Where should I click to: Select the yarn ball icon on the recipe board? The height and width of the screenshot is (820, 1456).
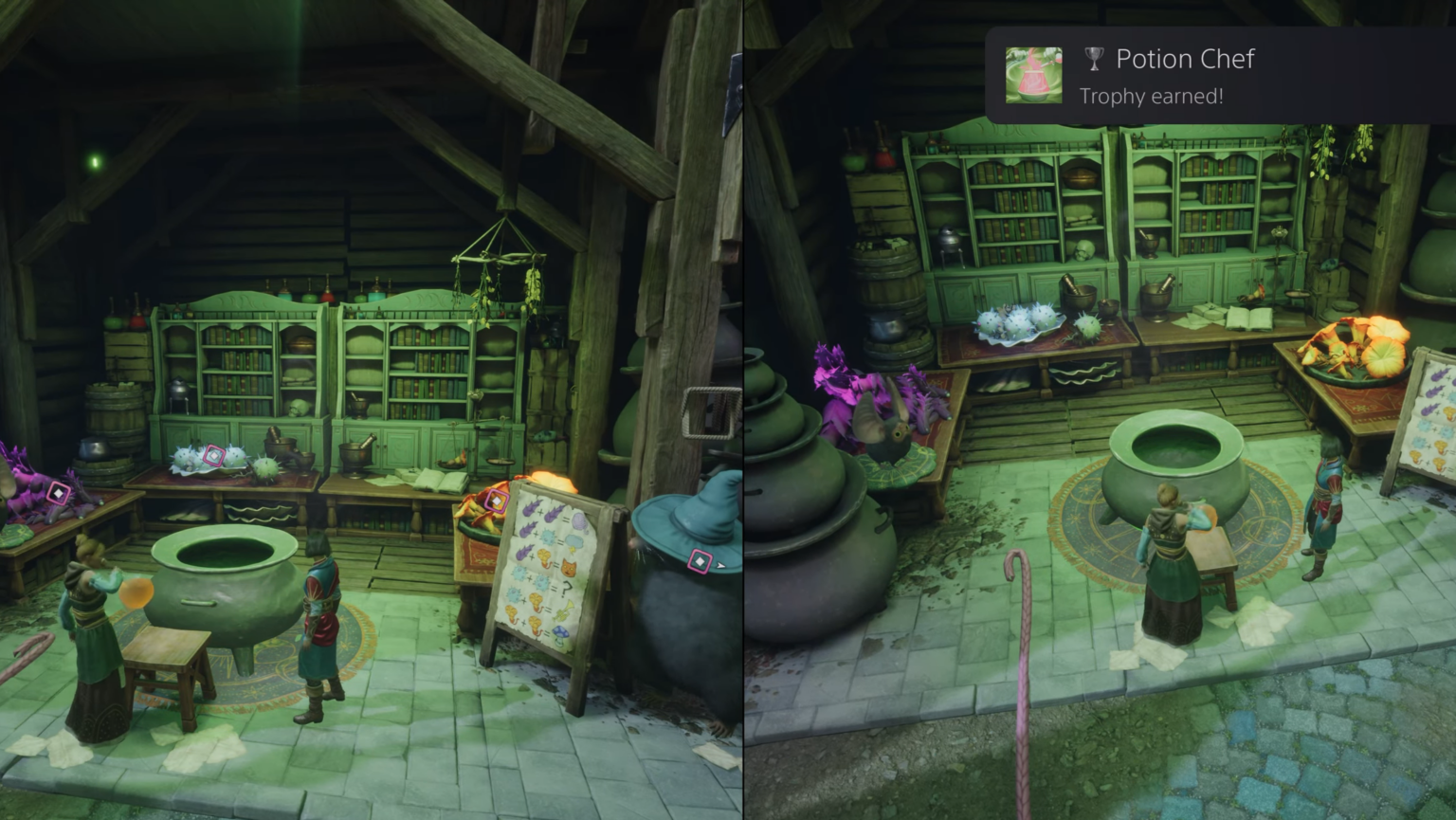point(580,519)
